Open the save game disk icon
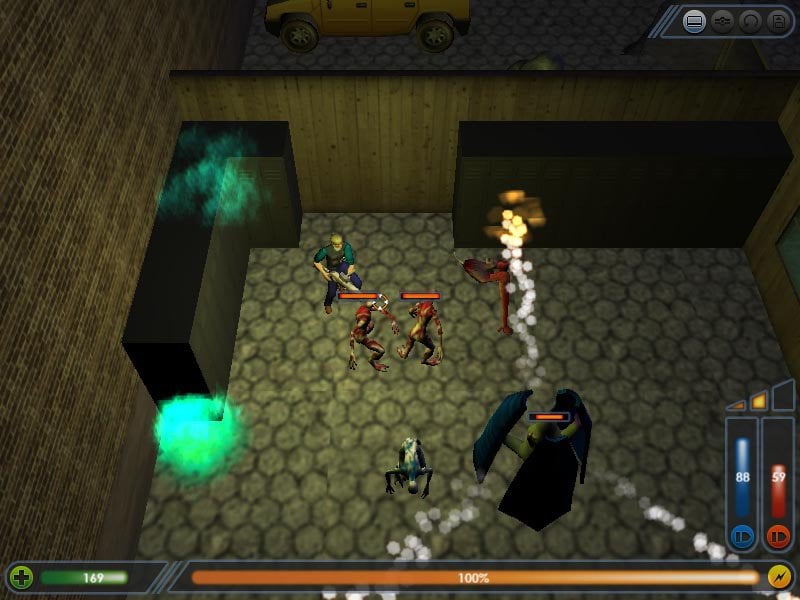 pyautogui.click(x=777, y=20)
